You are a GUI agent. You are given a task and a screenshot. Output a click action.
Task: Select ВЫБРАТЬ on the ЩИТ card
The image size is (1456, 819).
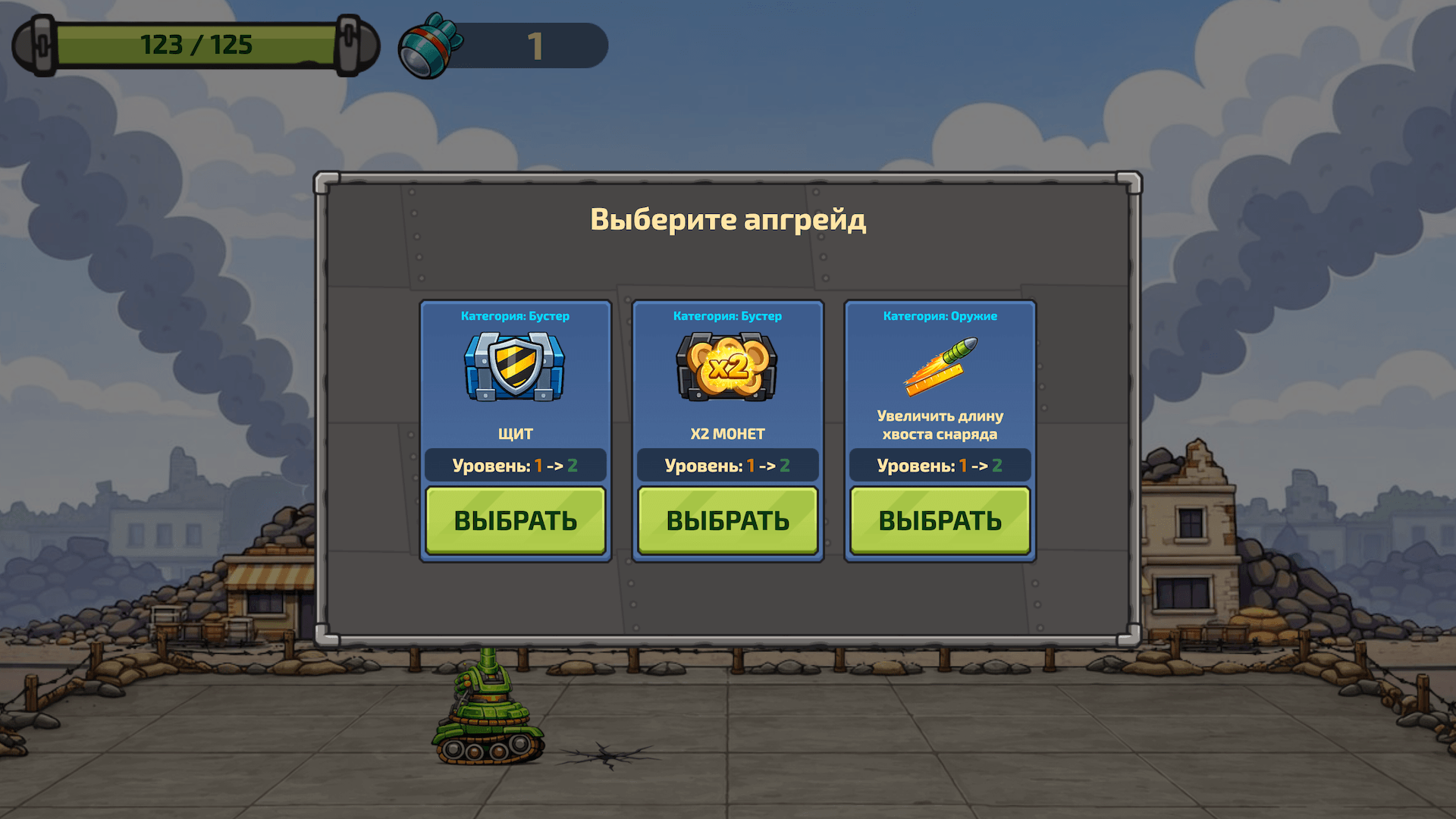pyautogui.click(x=516, y=520)
